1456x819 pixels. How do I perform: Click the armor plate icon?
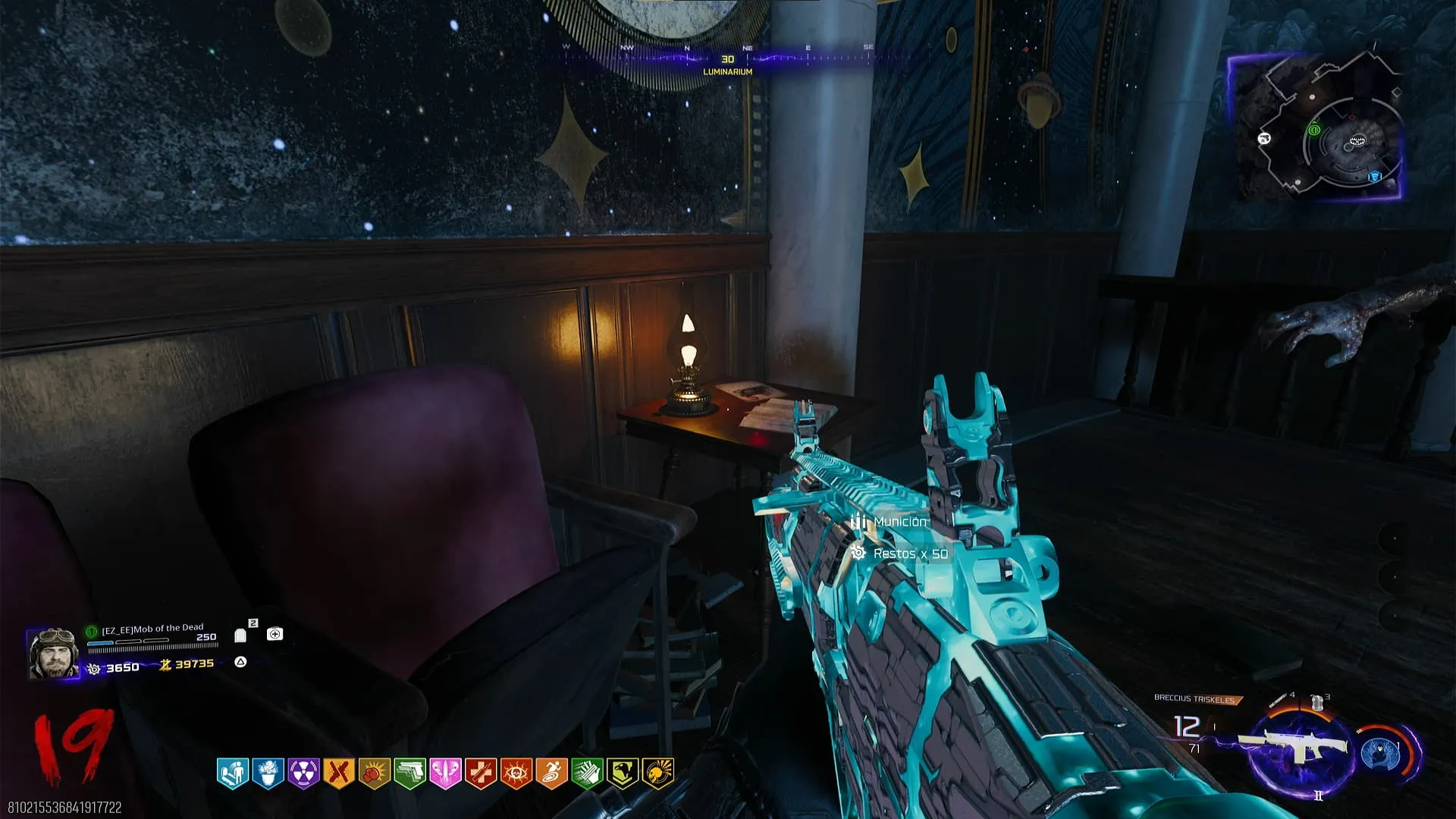pos(241,635)
